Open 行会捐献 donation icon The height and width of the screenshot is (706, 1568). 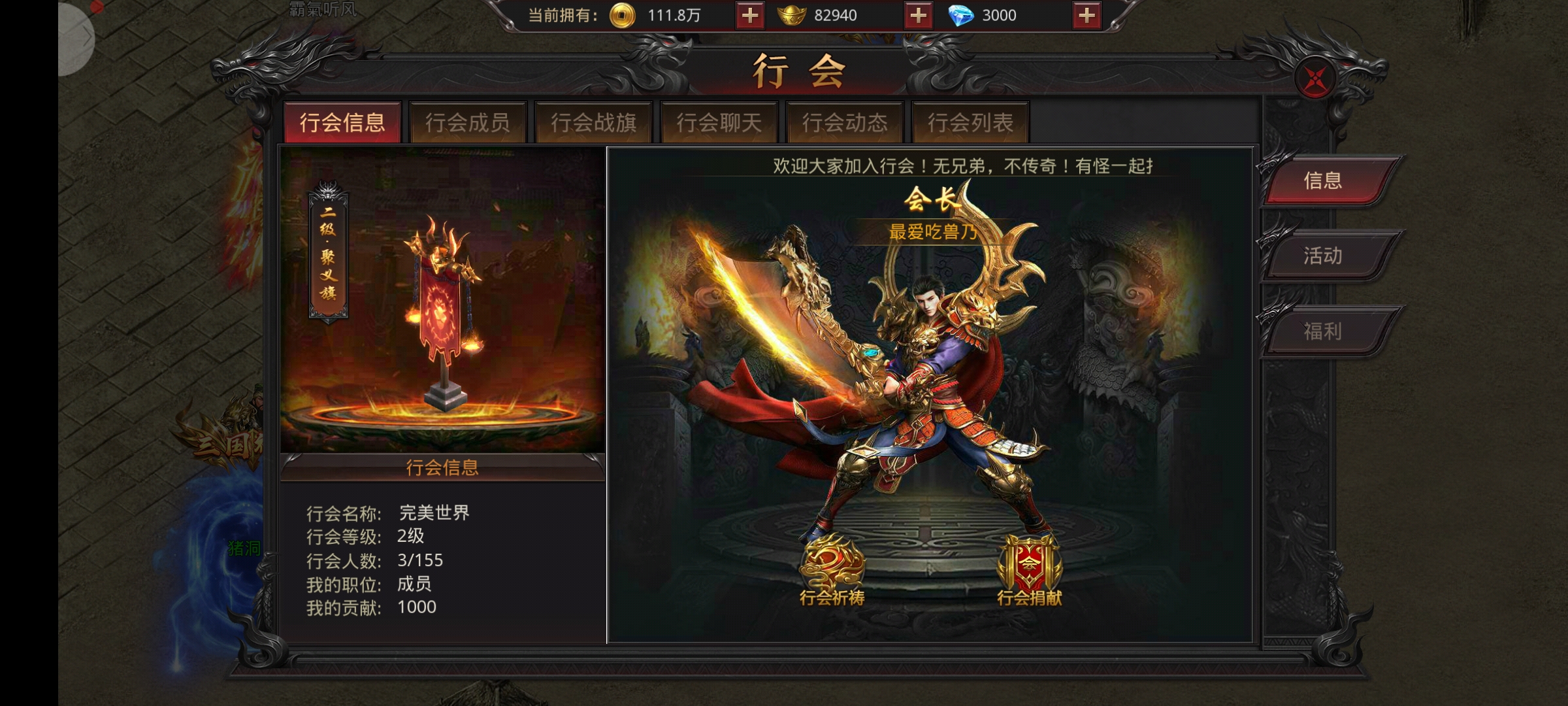(x=1029, y=569)
